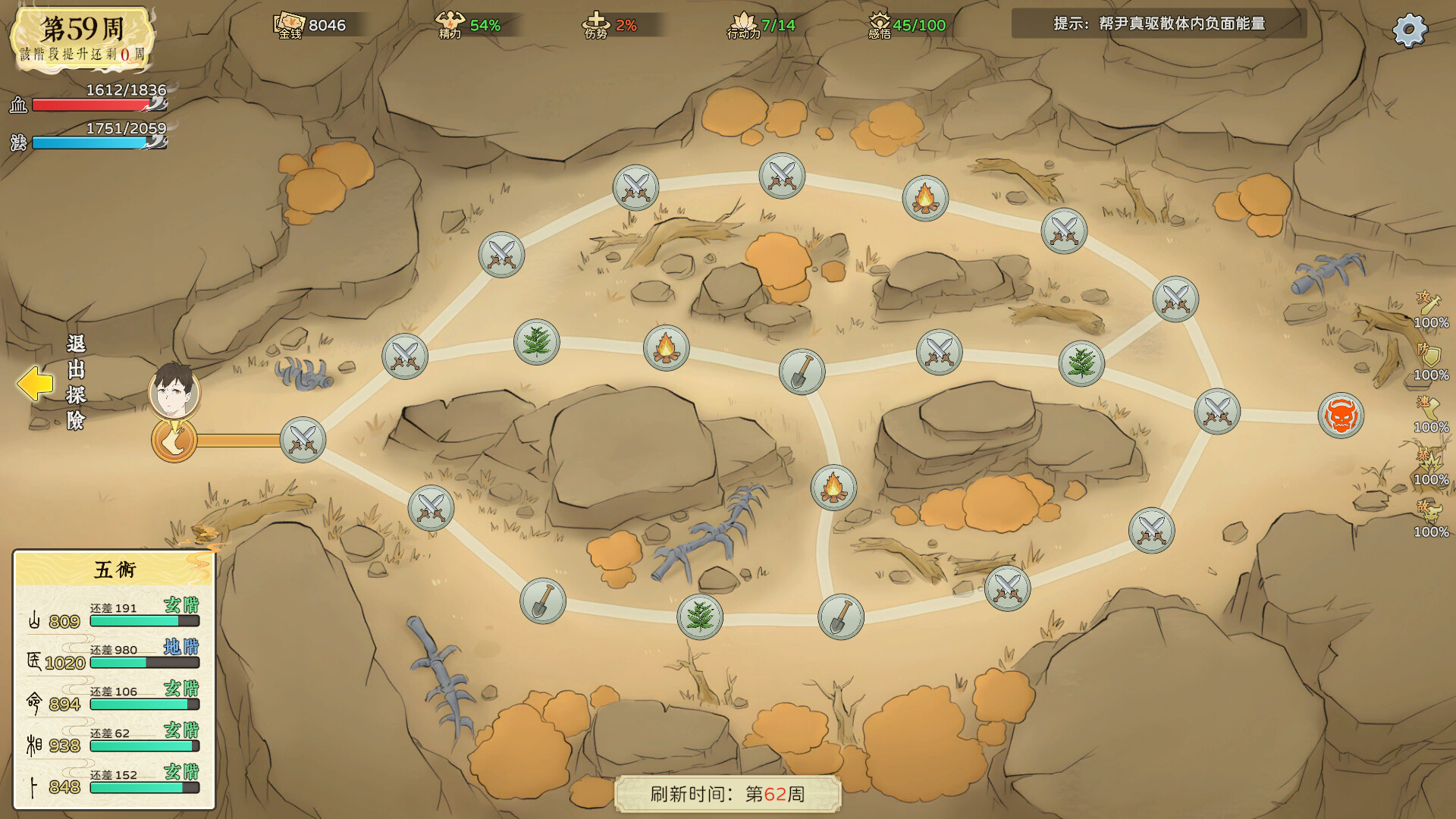Inspect the 精力 energy icon
The height and width of the screenshot is (819, 1456).
(x=450, y=24)
